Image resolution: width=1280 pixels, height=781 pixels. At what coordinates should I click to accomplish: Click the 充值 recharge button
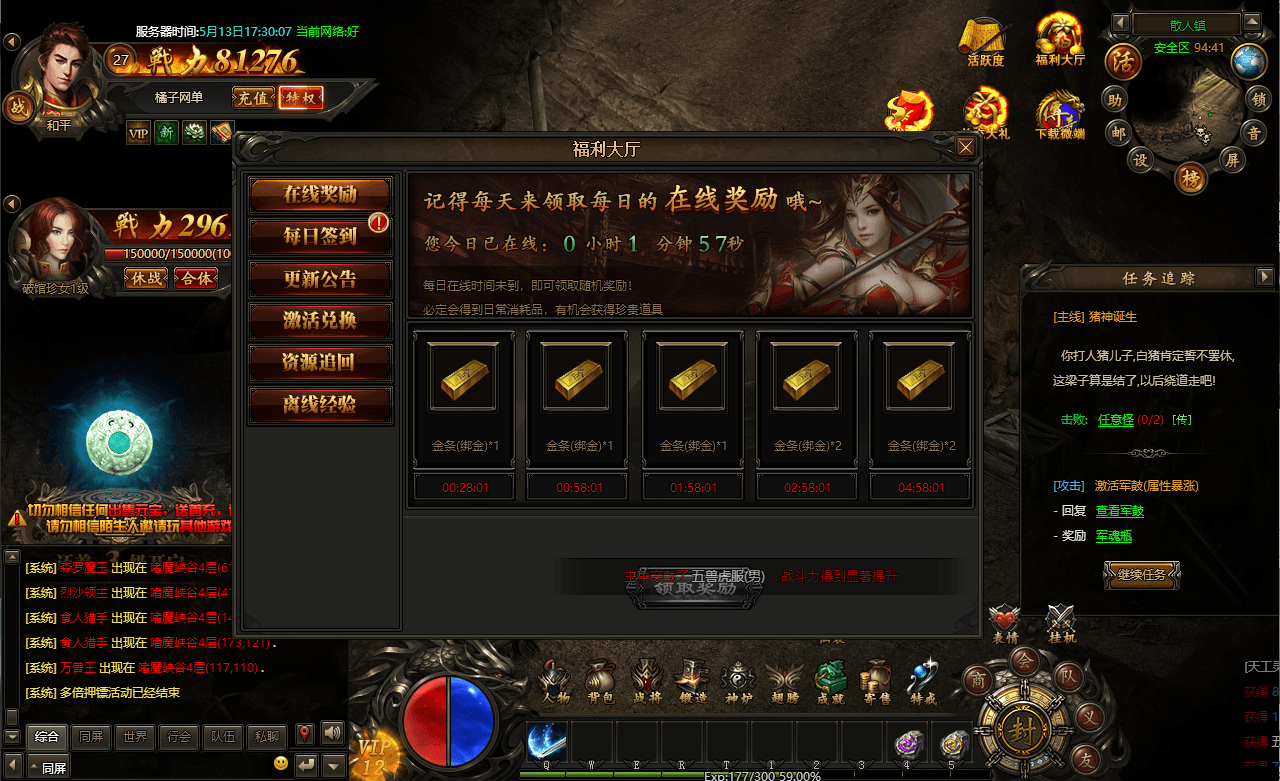click(x=252, y=98)
